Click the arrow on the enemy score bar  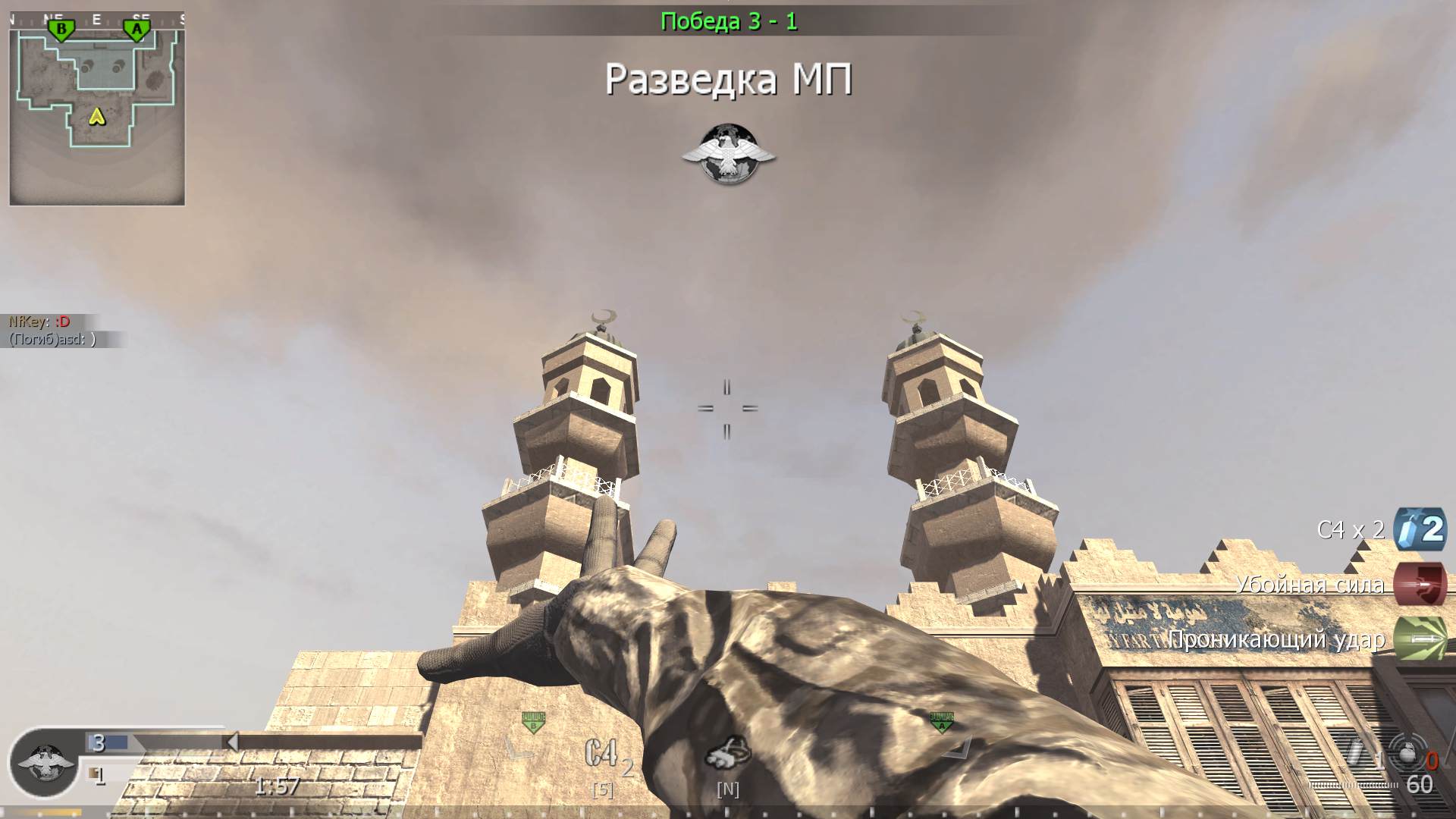tap(234, 742)
